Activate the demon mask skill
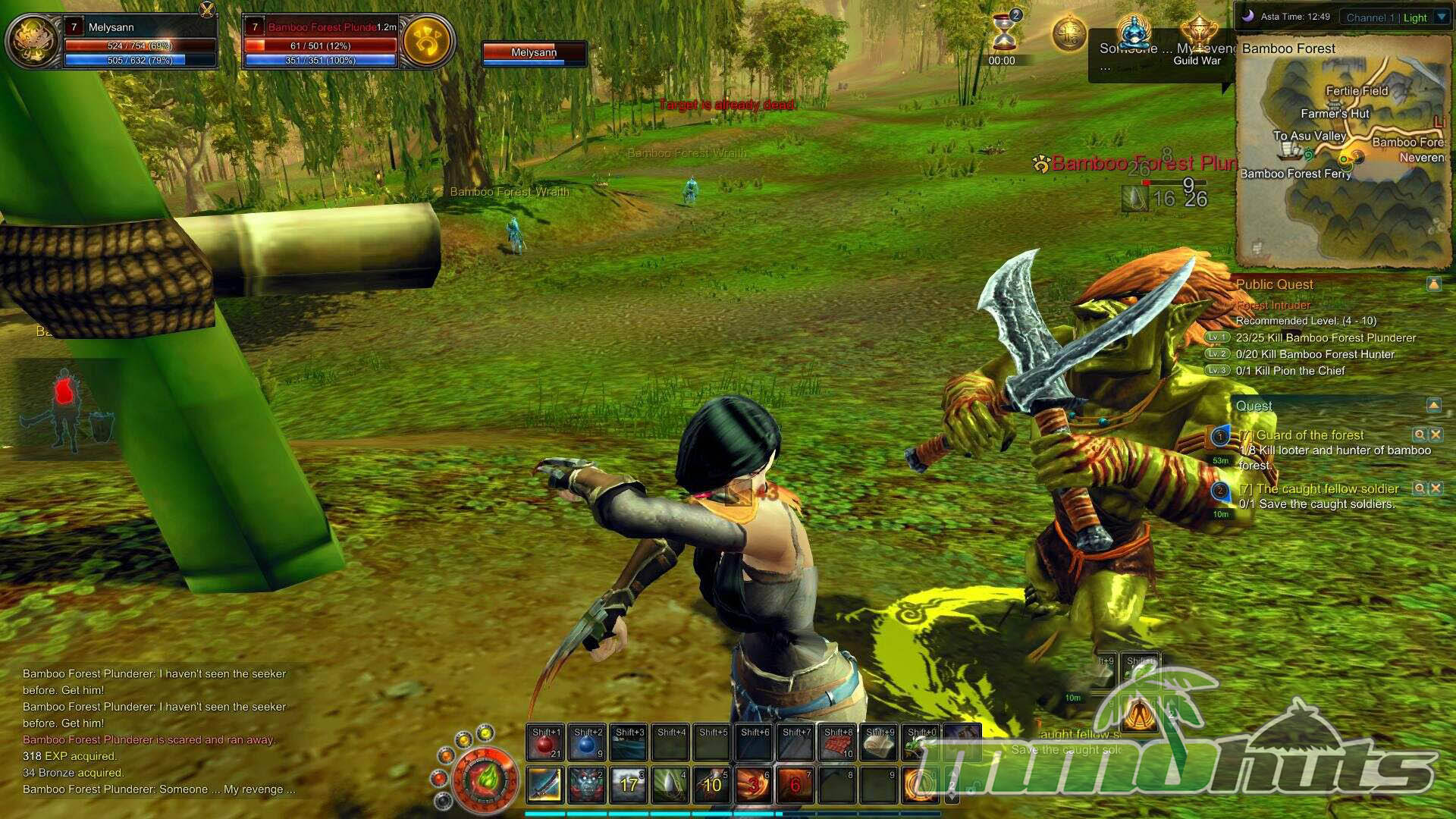This screenshot has width=1456, height=819. point(587,785)
